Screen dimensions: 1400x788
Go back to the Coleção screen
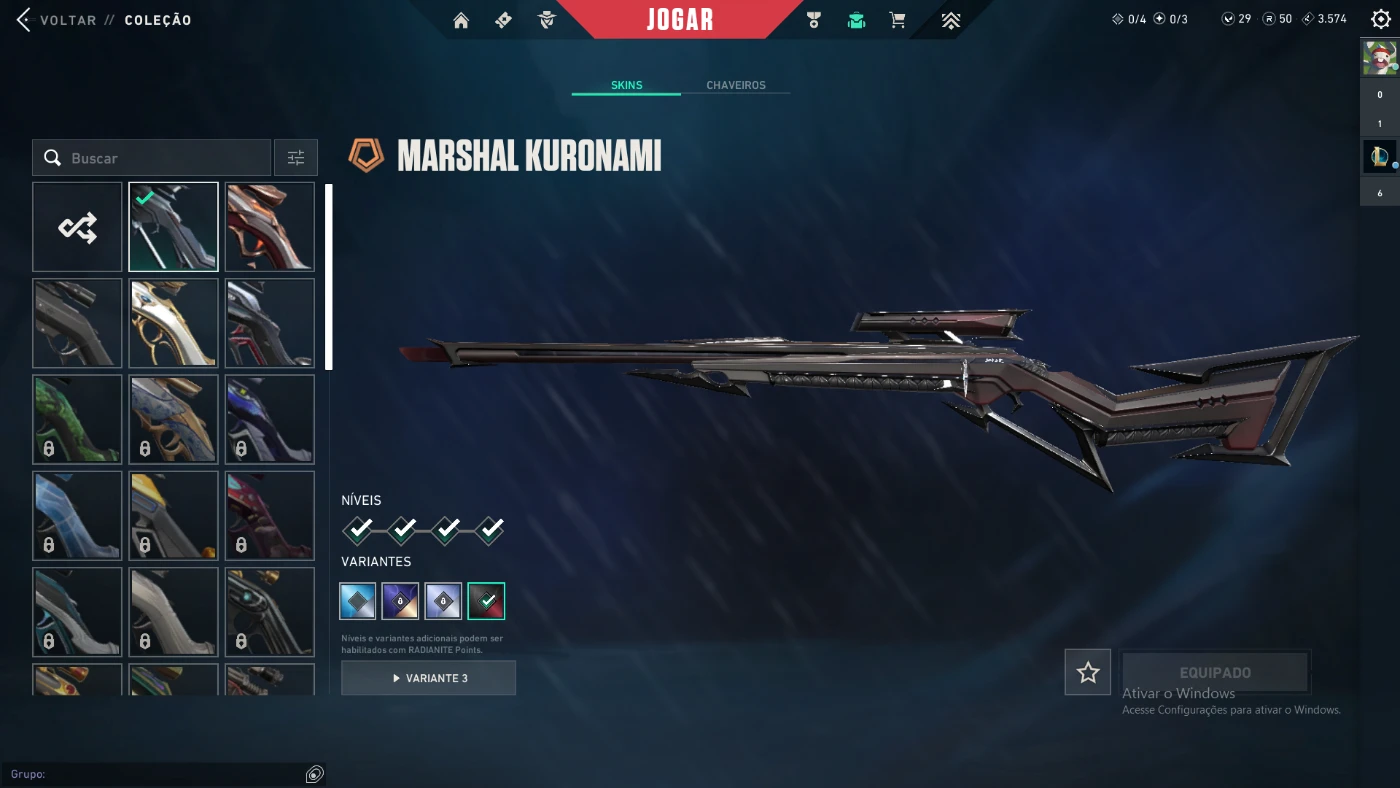pyautogui.click(x=60, y=20)
